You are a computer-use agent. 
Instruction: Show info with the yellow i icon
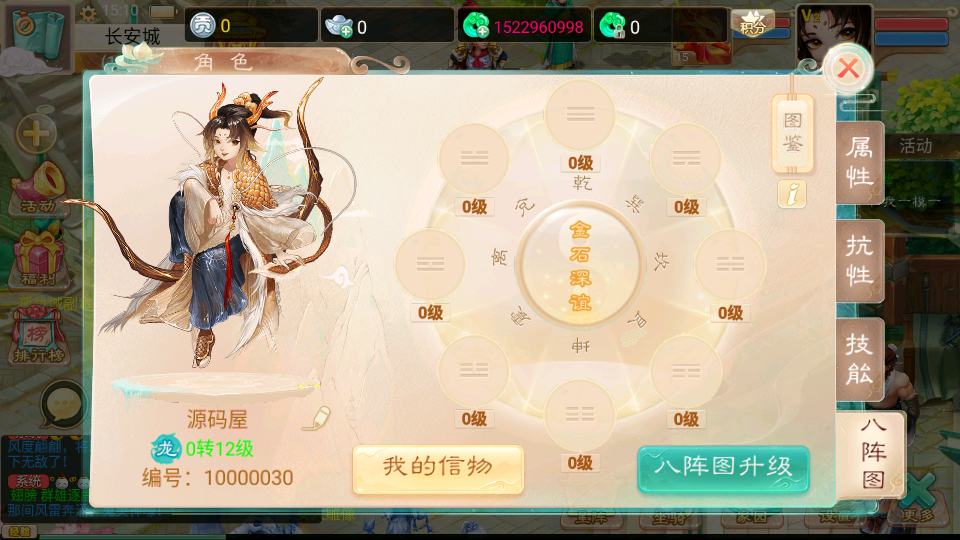point(792,195)
